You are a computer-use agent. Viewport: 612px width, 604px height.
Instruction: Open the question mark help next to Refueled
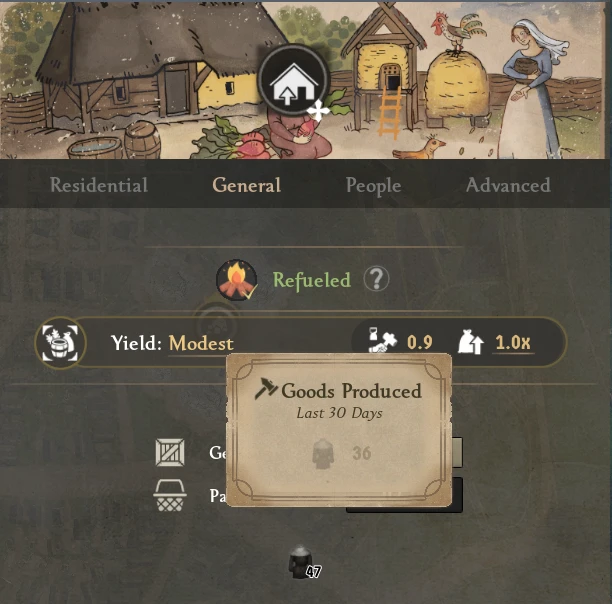[377, 279]
